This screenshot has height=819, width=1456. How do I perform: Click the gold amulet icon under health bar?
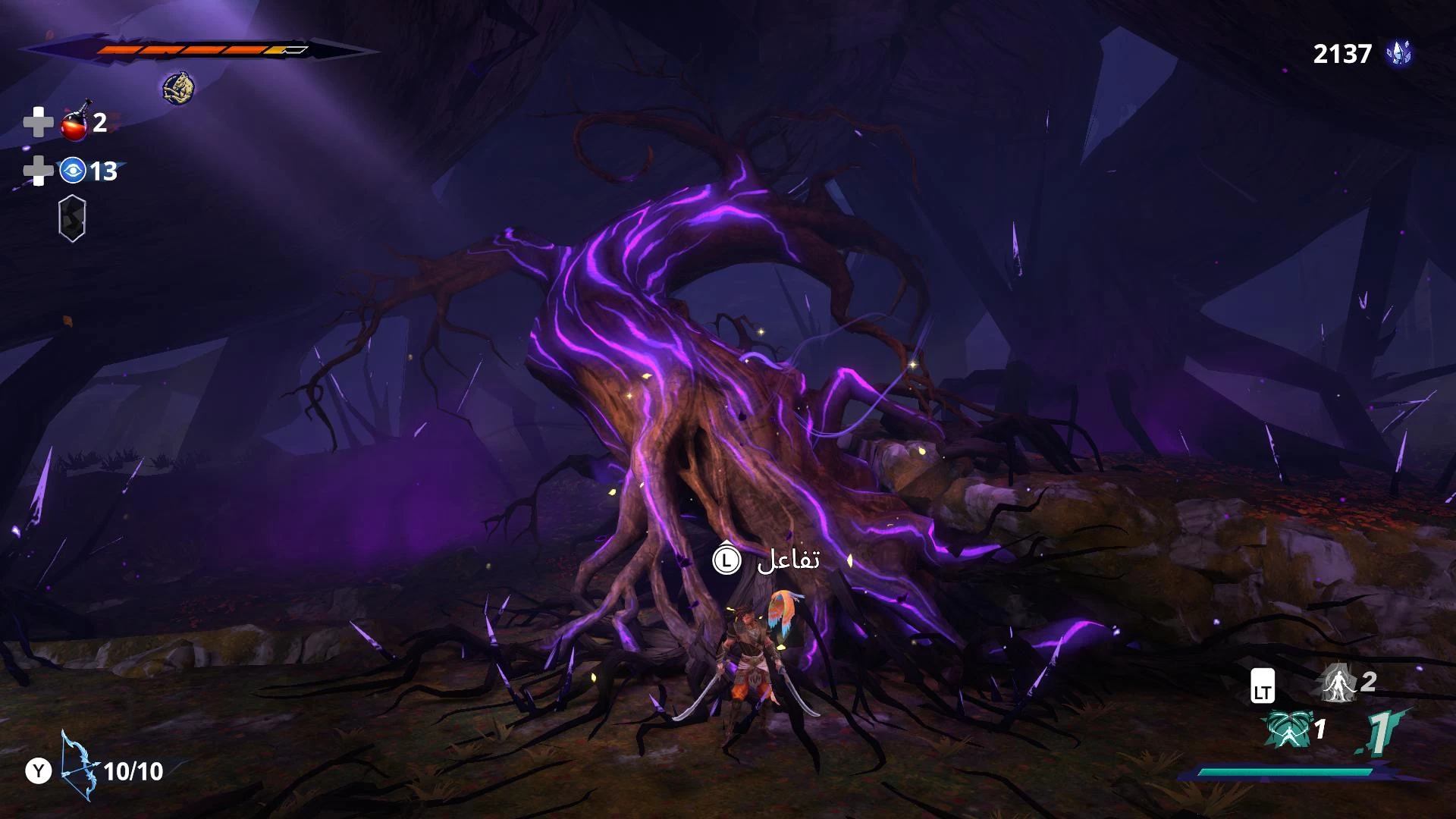pos(178,89)
